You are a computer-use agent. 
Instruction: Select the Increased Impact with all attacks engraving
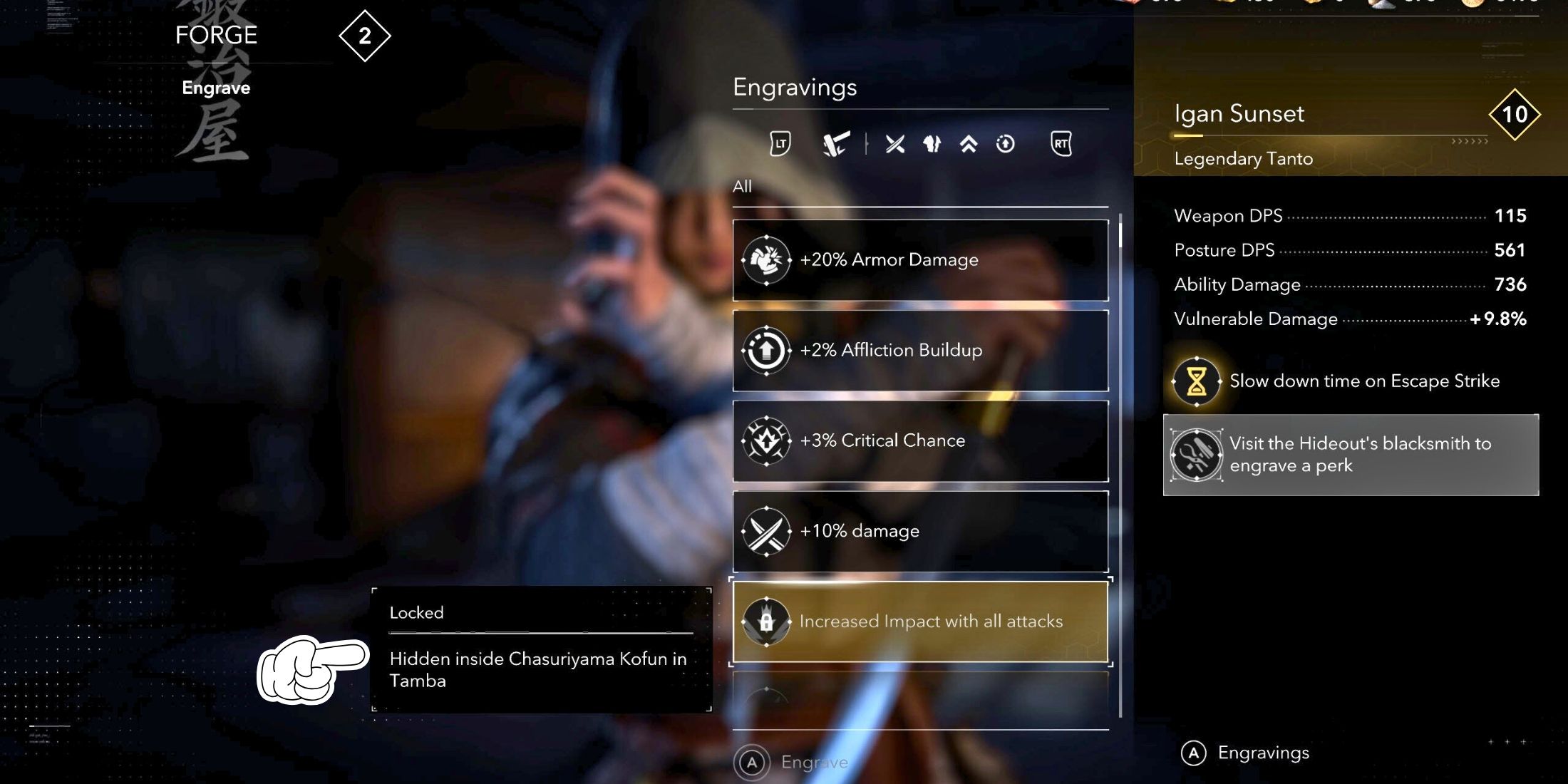921,621
